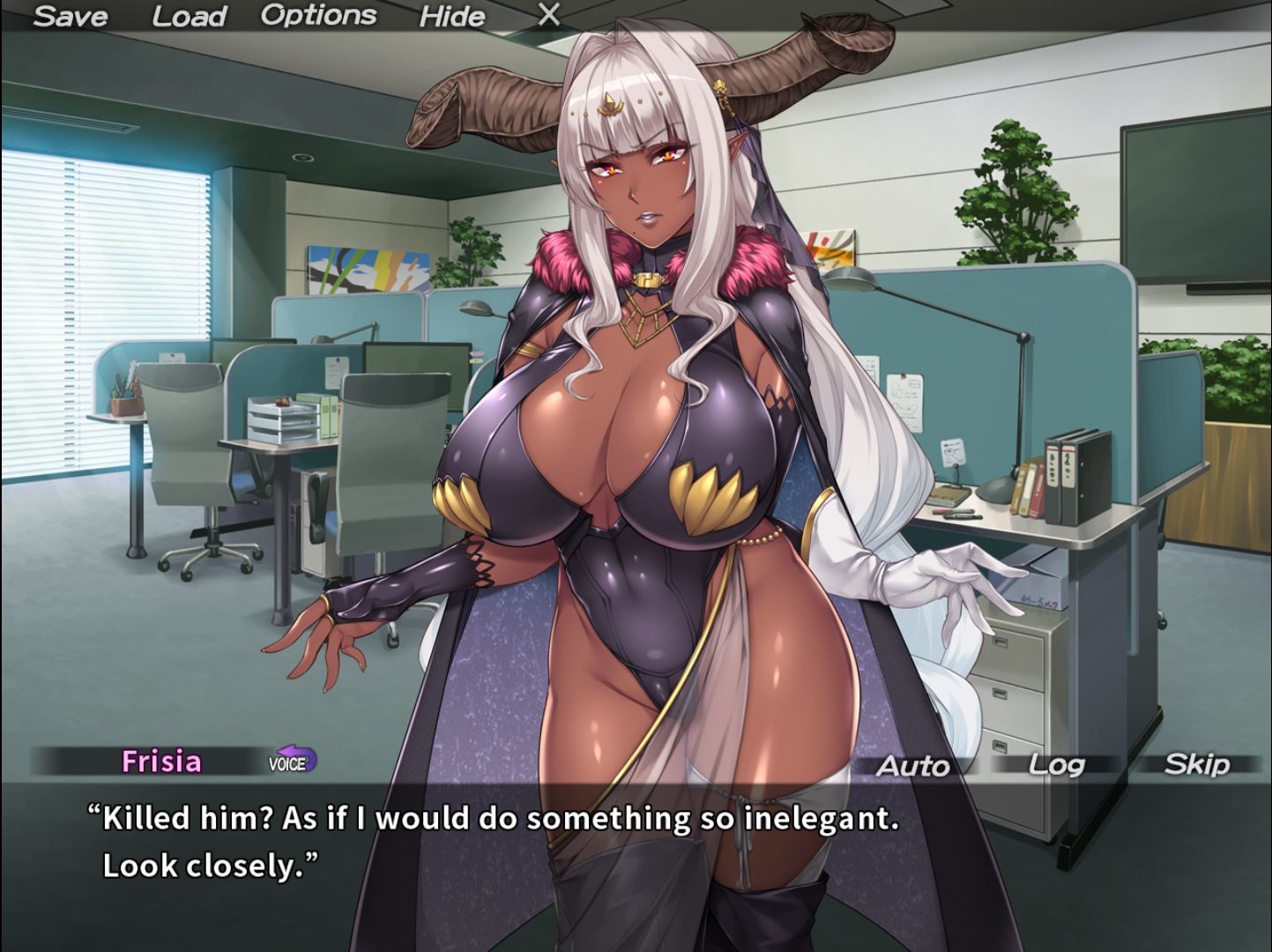
Task: Replay Frisia's voice line
Action: (292, 762)
